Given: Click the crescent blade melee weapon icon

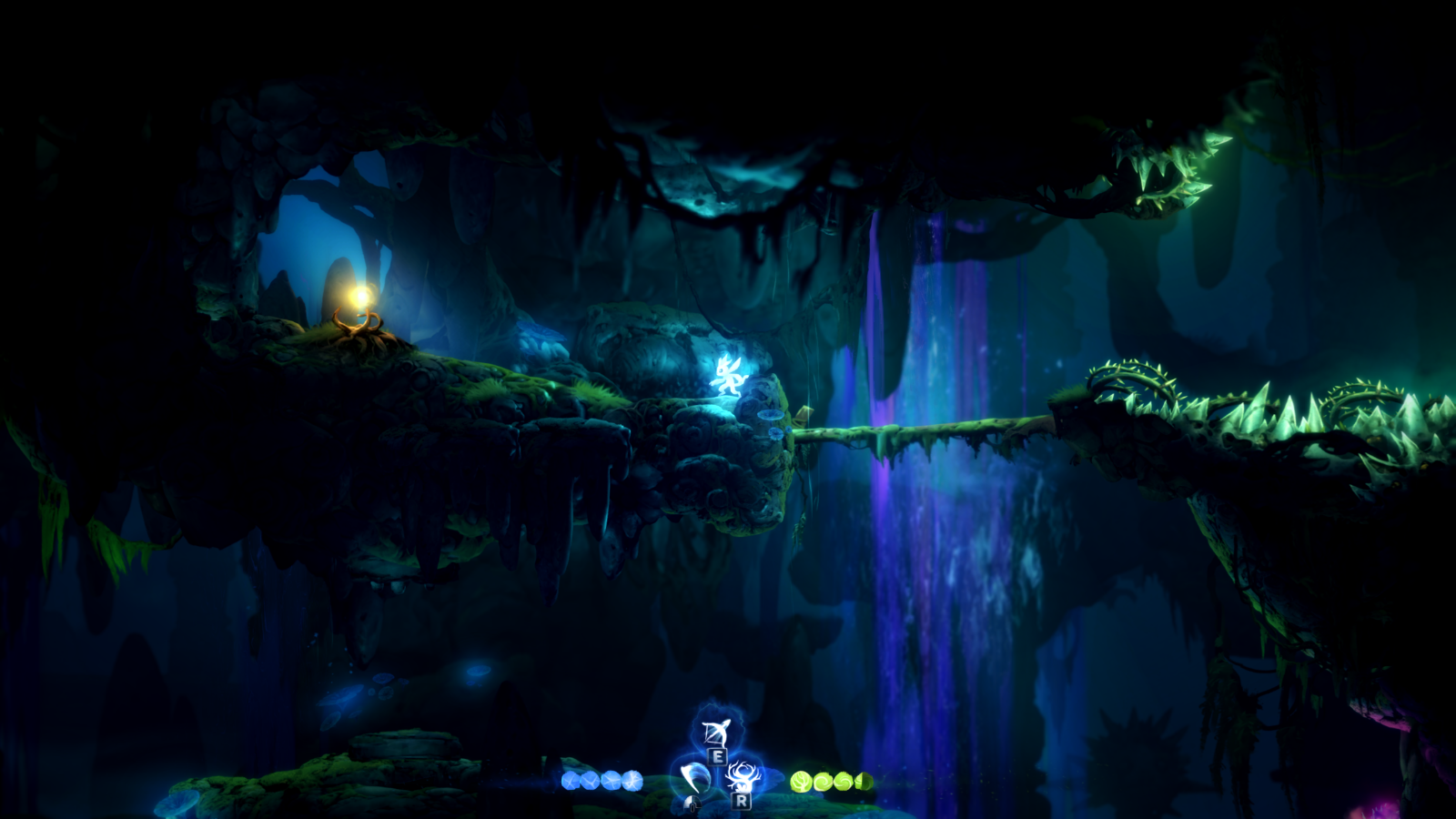Looking at the screenshot, I should (694, 779).
